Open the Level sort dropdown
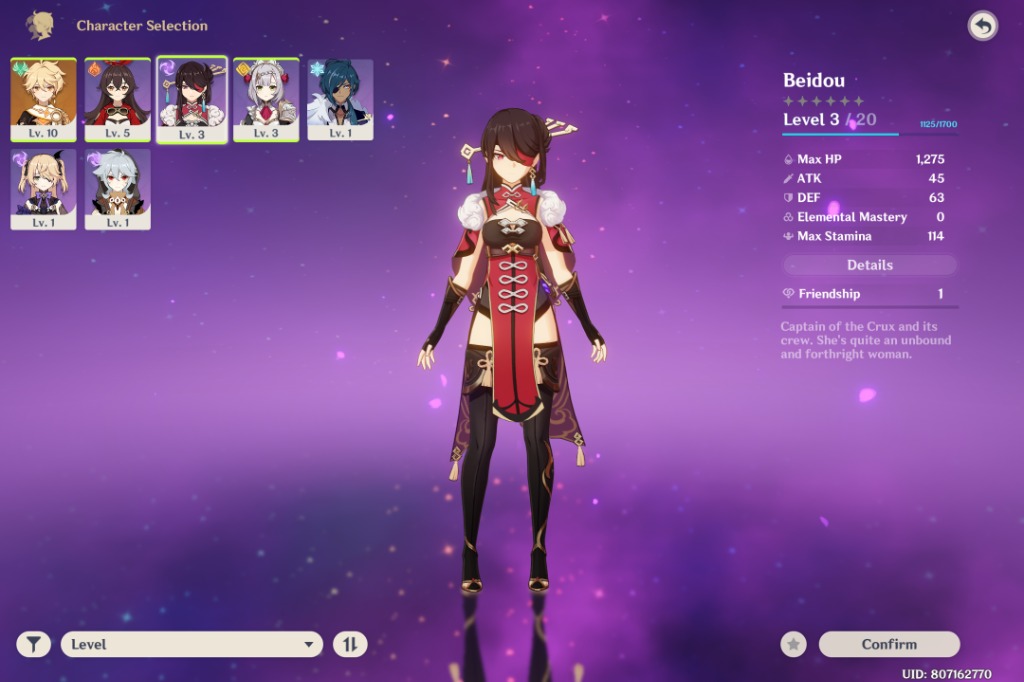 [192, 644]
